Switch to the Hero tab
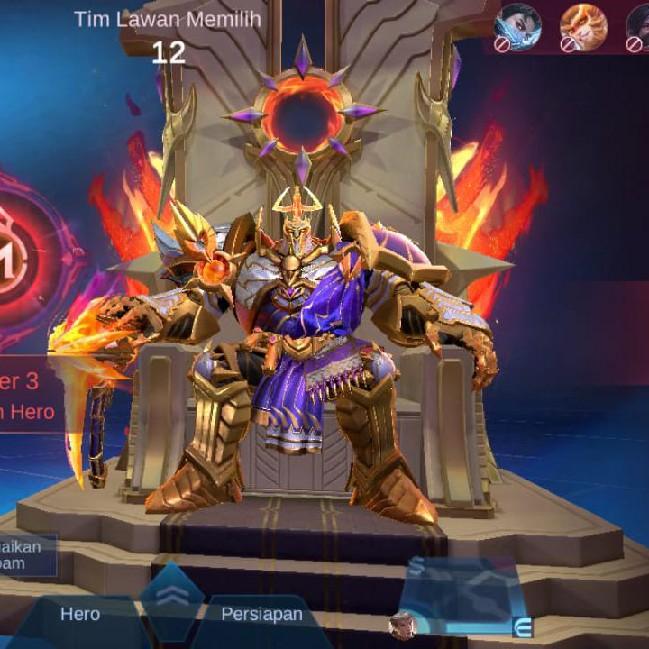The height and width of the screenshot is (649, 649). point(80,614)
